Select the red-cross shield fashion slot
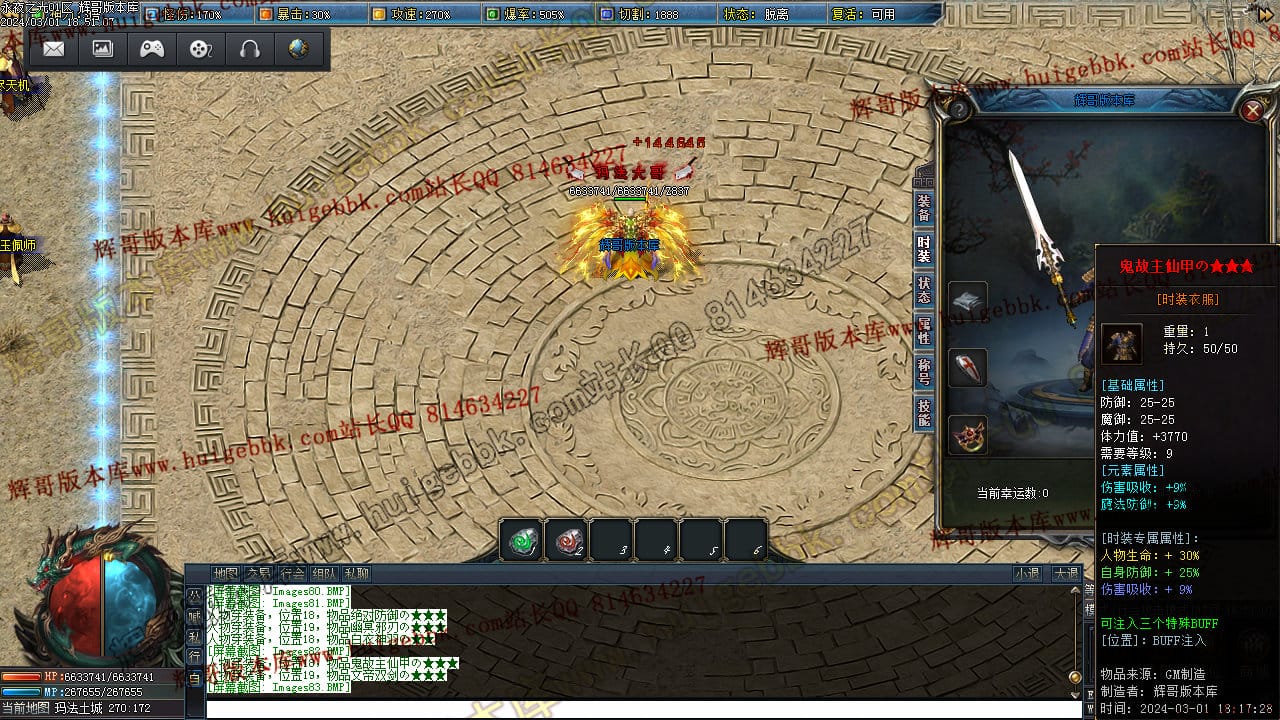The height and width of the screenshot is (720, 1280). point(967,368)
